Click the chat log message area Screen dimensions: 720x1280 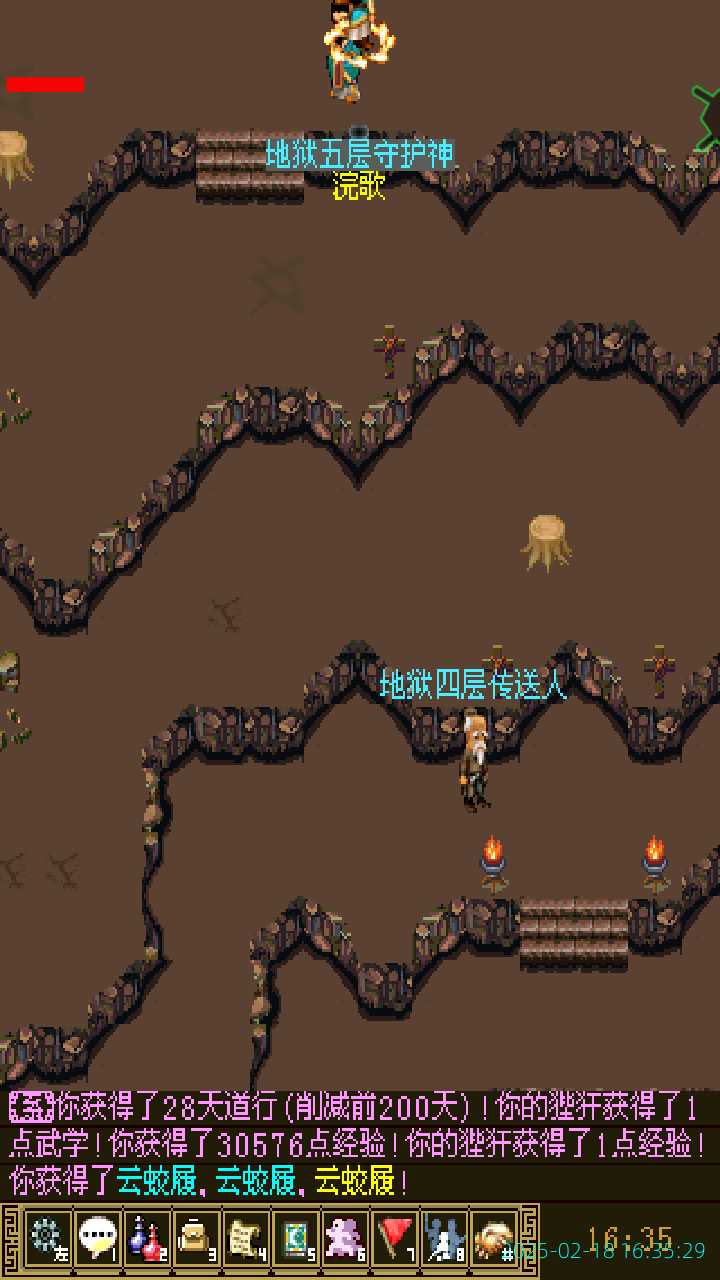360,1144
